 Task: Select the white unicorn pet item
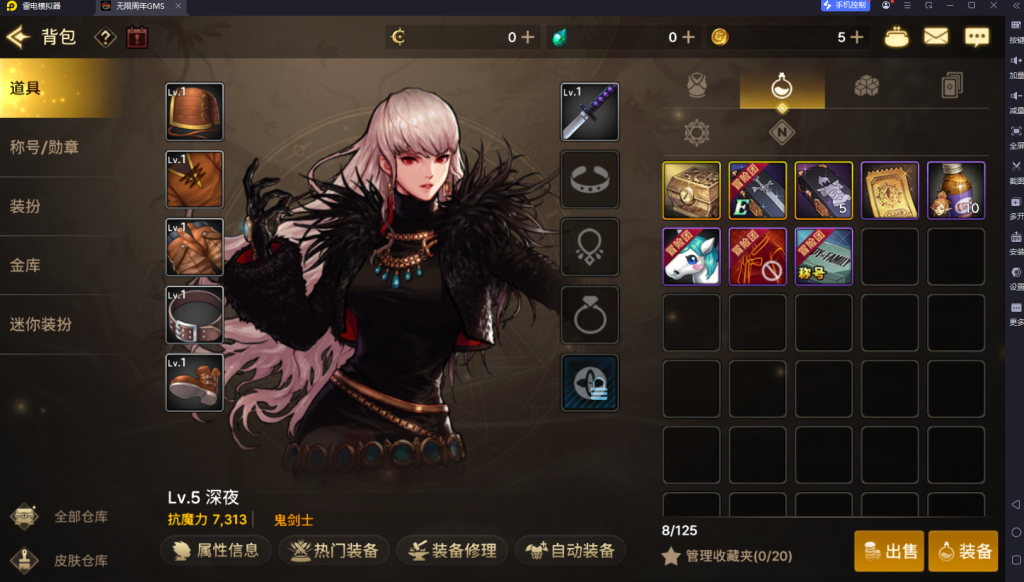click(691, 256)
